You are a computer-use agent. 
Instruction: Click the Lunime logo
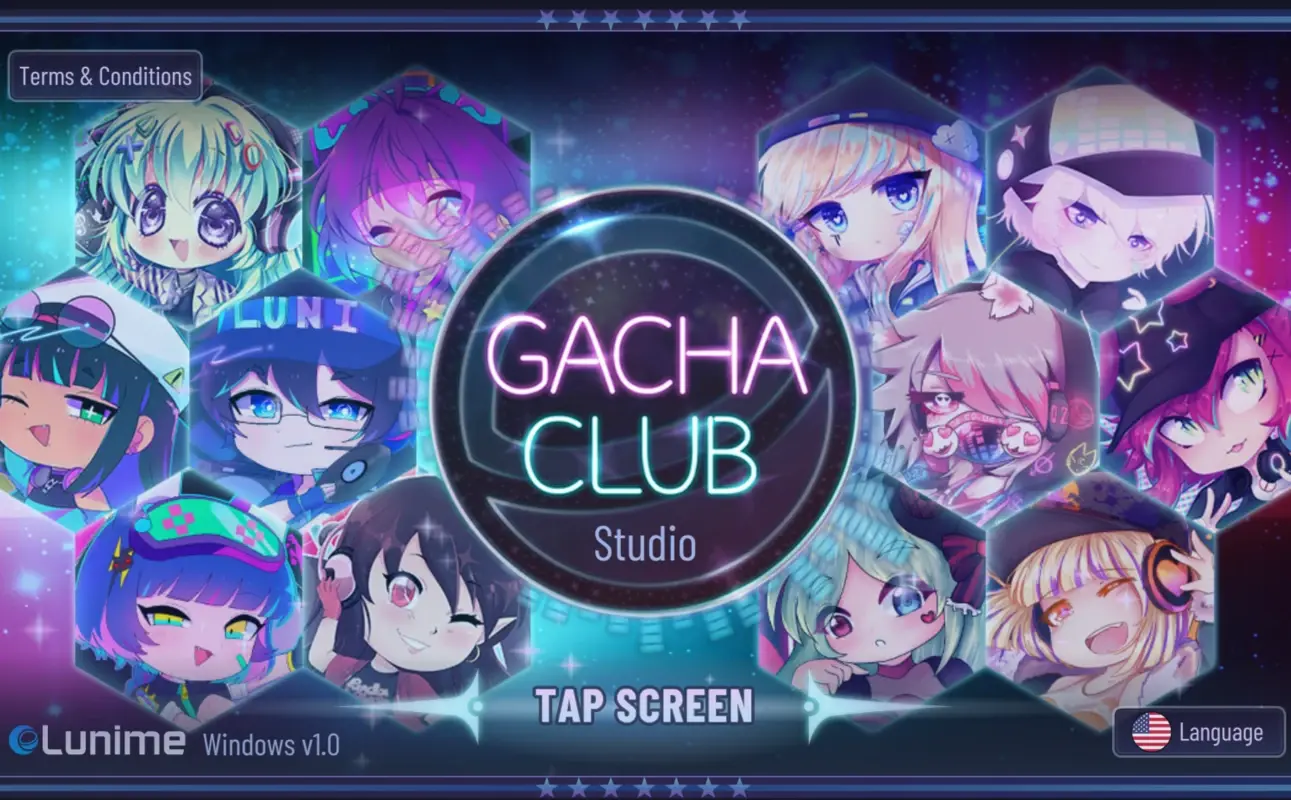(95, 743)
